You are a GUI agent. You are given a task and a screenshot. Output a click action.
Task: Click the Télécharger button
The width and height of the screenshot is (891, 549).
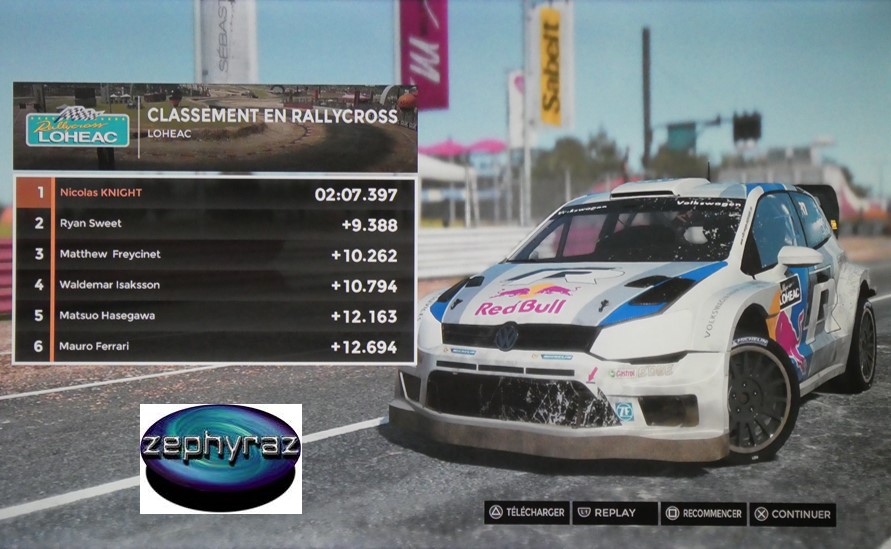527,513
